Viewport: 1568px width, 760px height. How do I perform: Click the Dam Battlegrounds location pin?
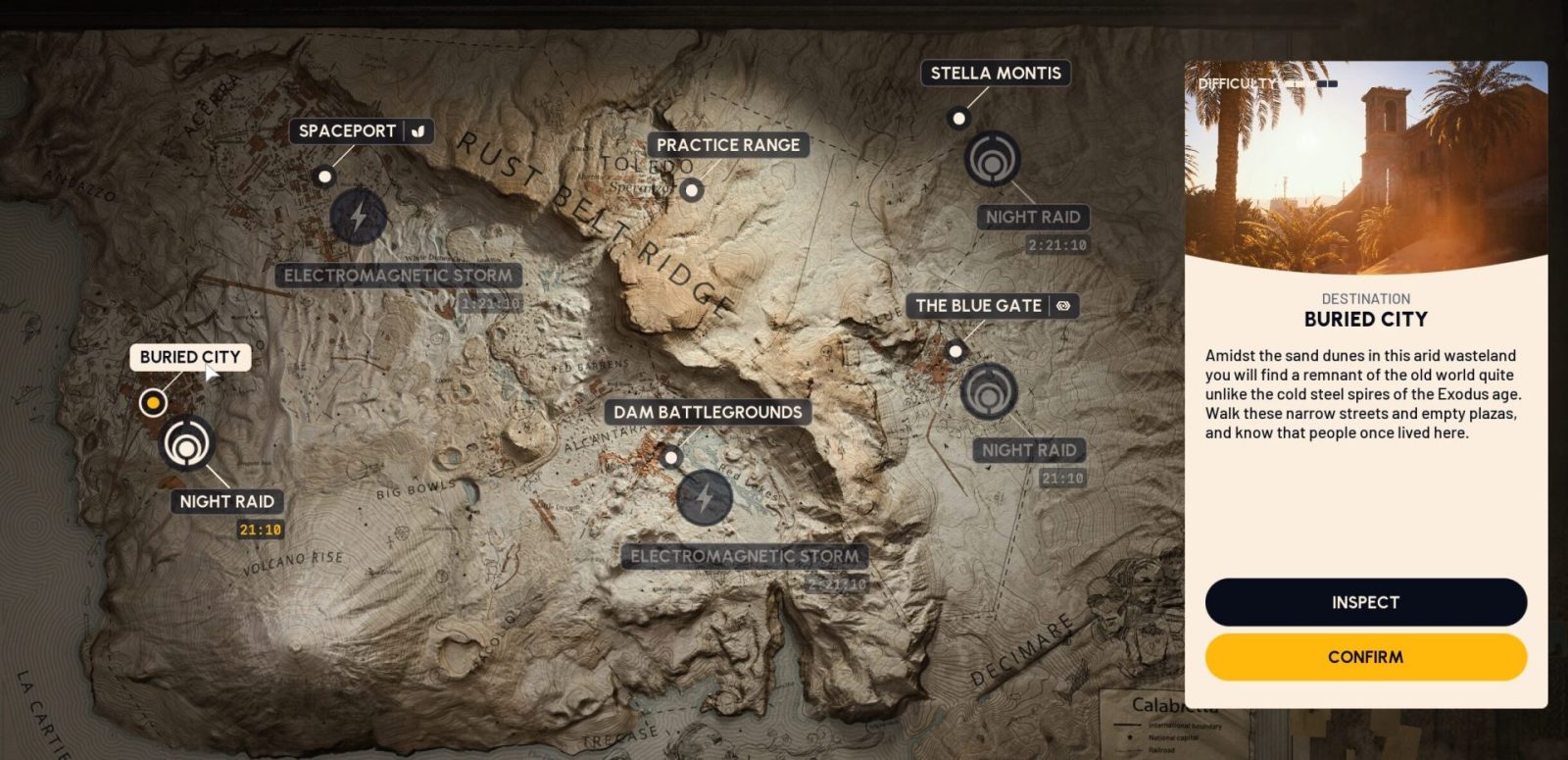click(671, 457)
